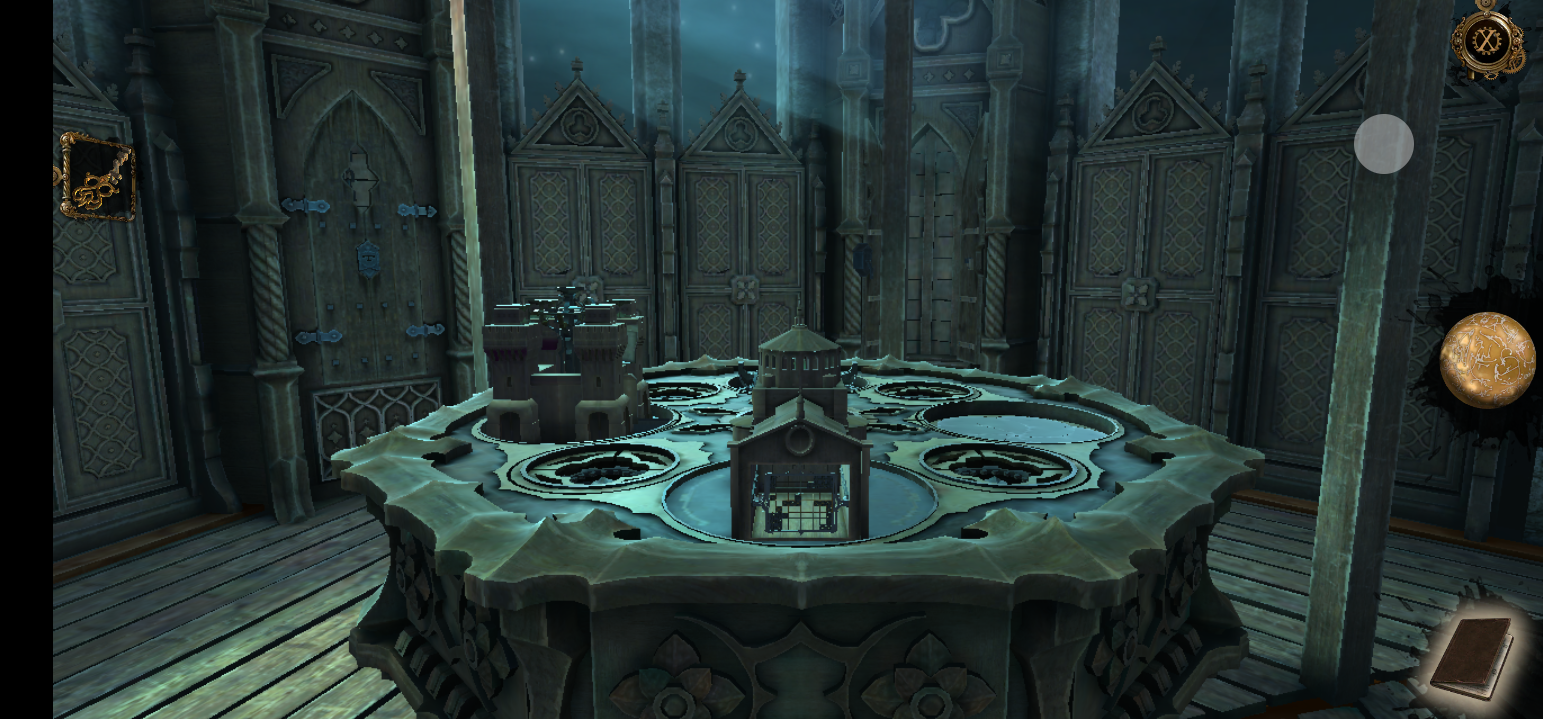
Task: Open the brown leather journal book
Action: click(1470, 656)
